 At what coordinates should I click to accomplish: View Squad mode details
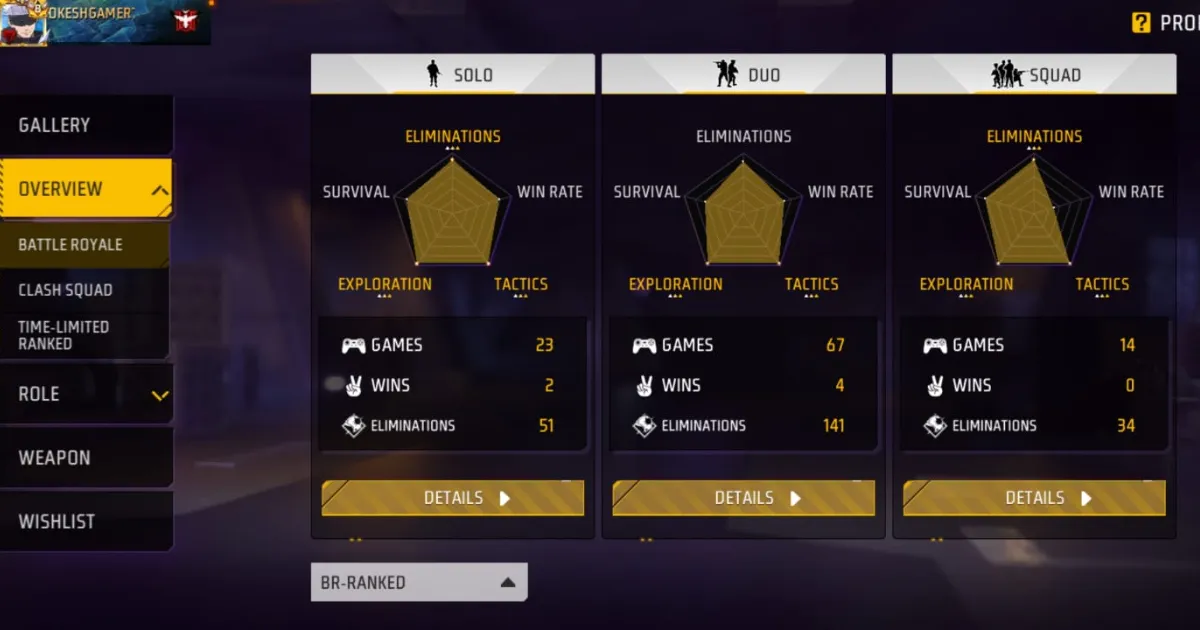1035,498
